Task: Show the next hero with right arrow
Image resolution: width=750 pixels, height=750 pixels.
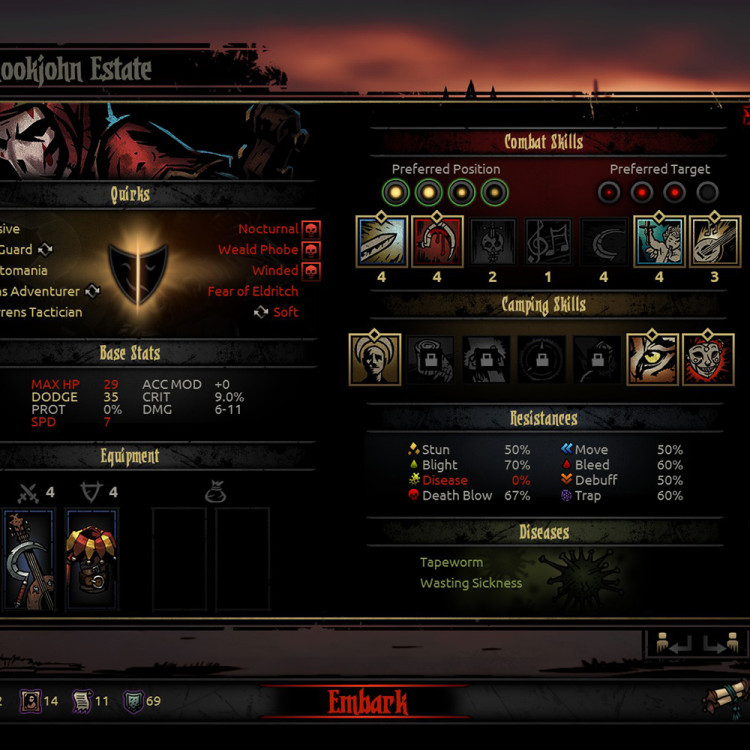Action: (719, 643)
